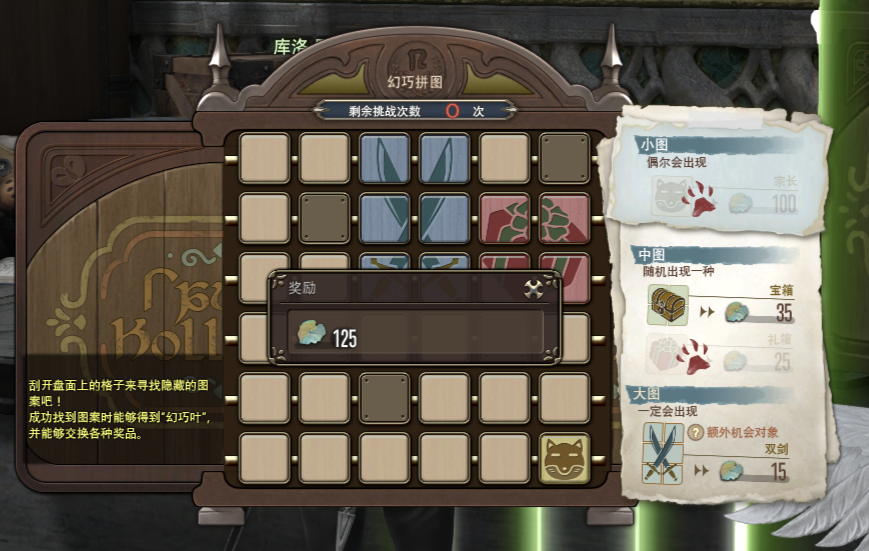
Task: Click the greyed fox icon under 小图
Action: pyautogui.click(x=666, y=197)
